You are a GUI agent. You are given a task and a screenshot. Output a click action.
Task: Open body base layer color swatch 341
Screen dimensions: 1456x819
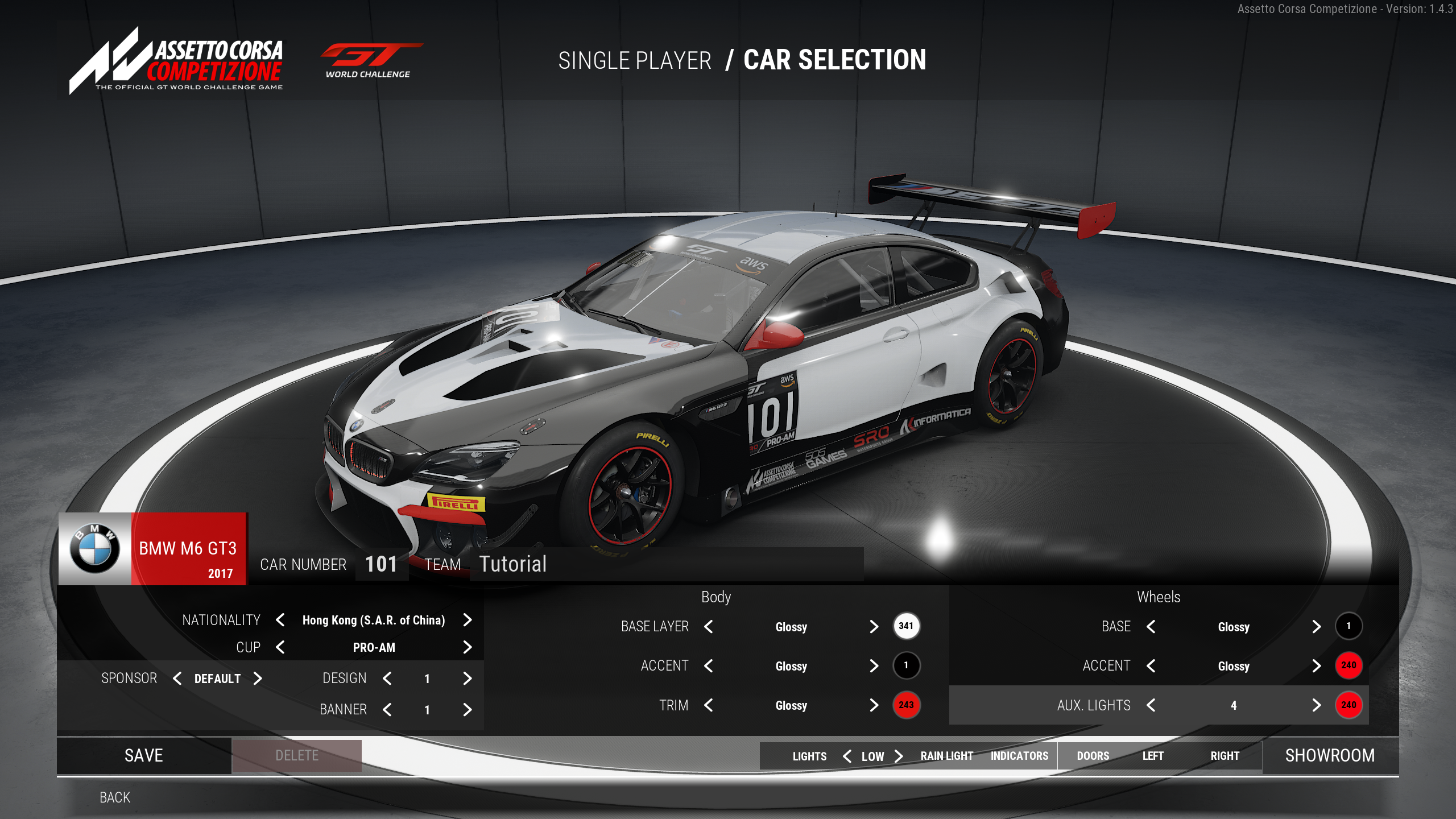click(x=906, y=626)
